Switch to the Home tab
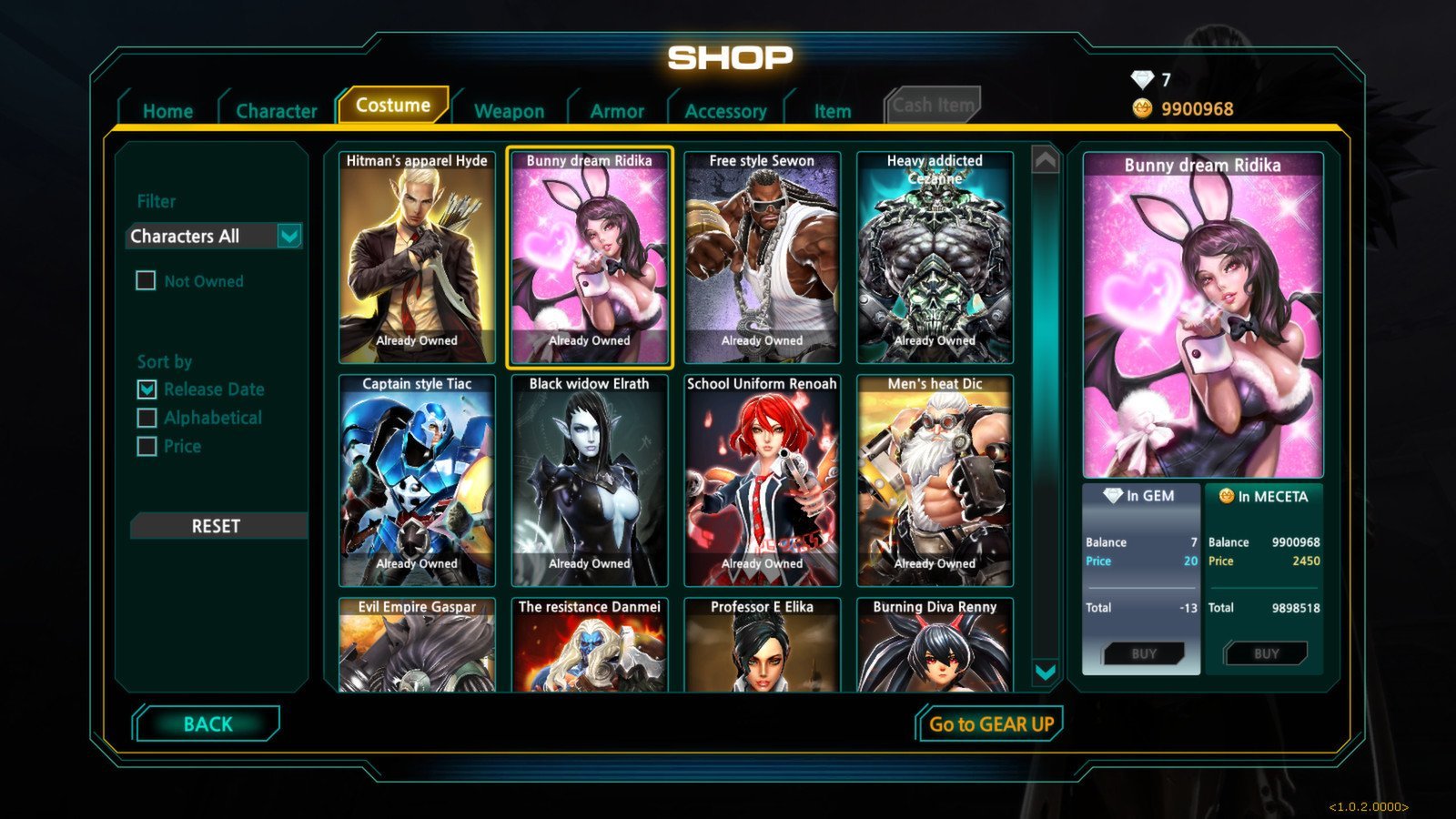 pyautogui.click(x=167, y=111)
